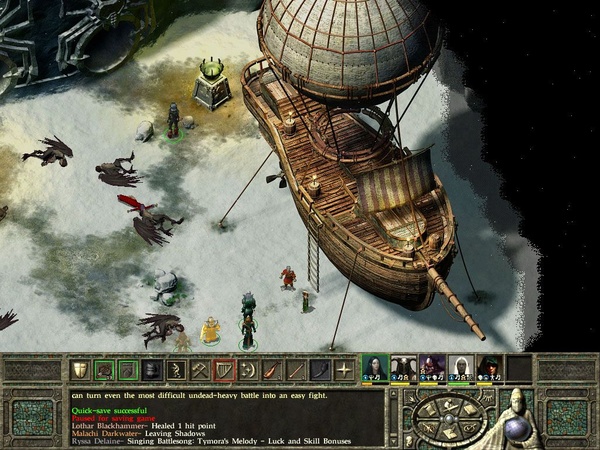
Task: Activate the harp bard song button
Action: coord(223,370)
